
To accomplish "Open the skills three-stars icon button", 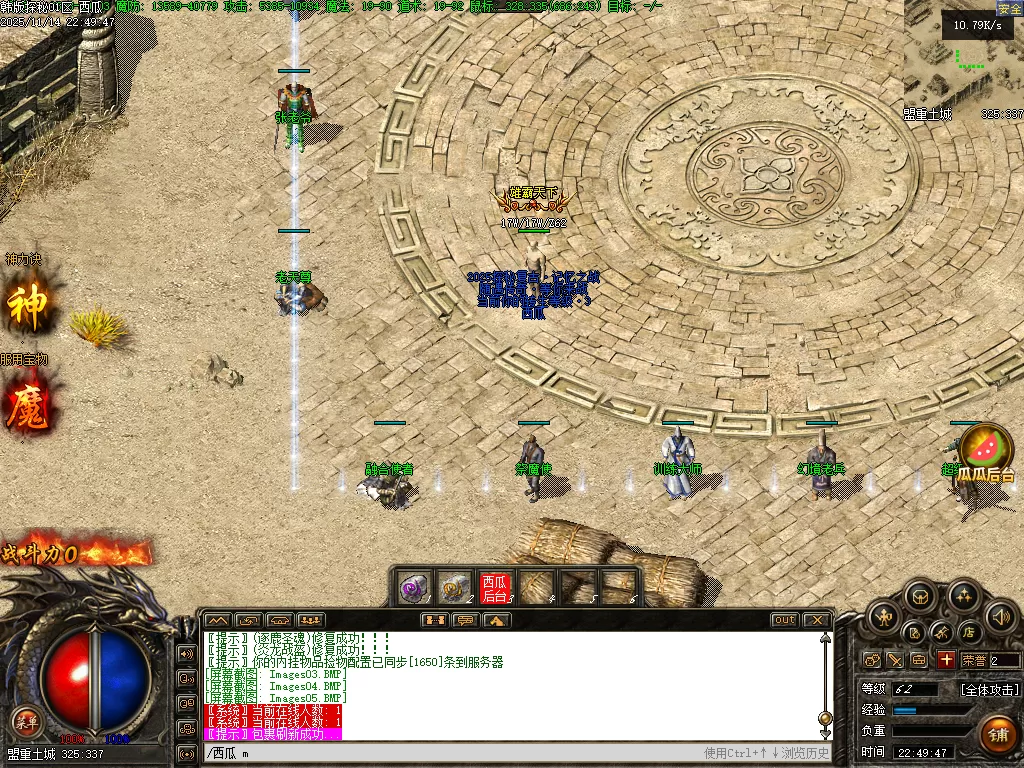I will 964,598.
